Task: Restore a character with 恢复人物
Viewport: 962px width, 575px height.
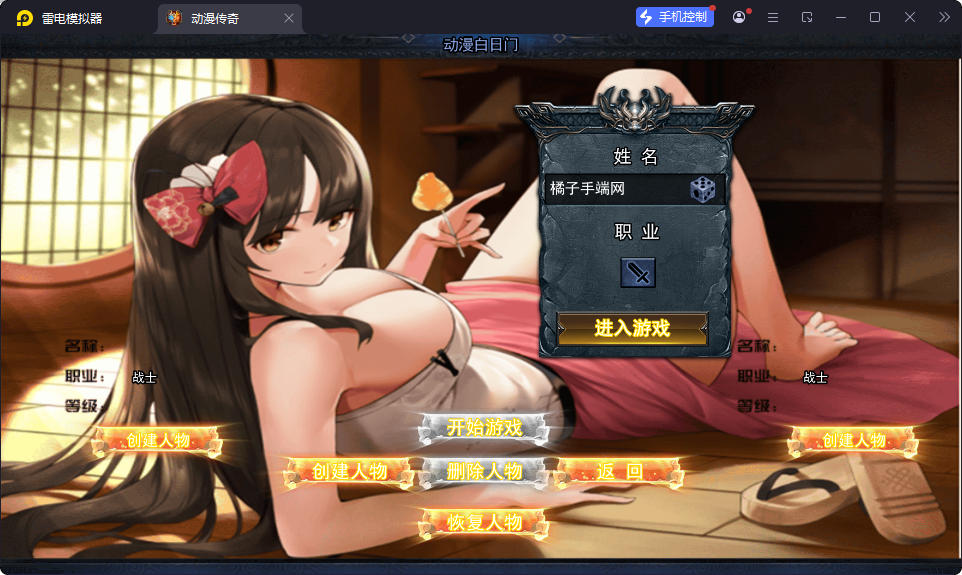Action: click(485, 522)
